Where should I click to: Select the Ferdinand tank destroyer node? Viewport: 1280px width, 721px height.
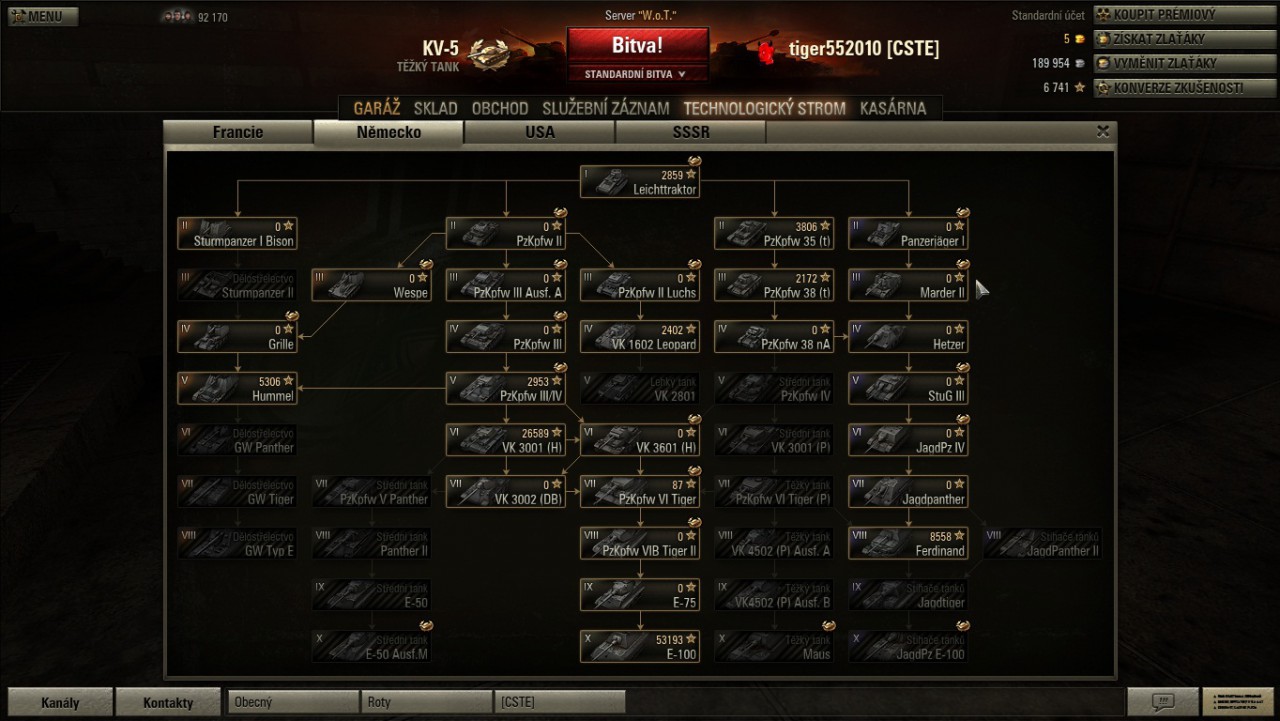point(908,543)
